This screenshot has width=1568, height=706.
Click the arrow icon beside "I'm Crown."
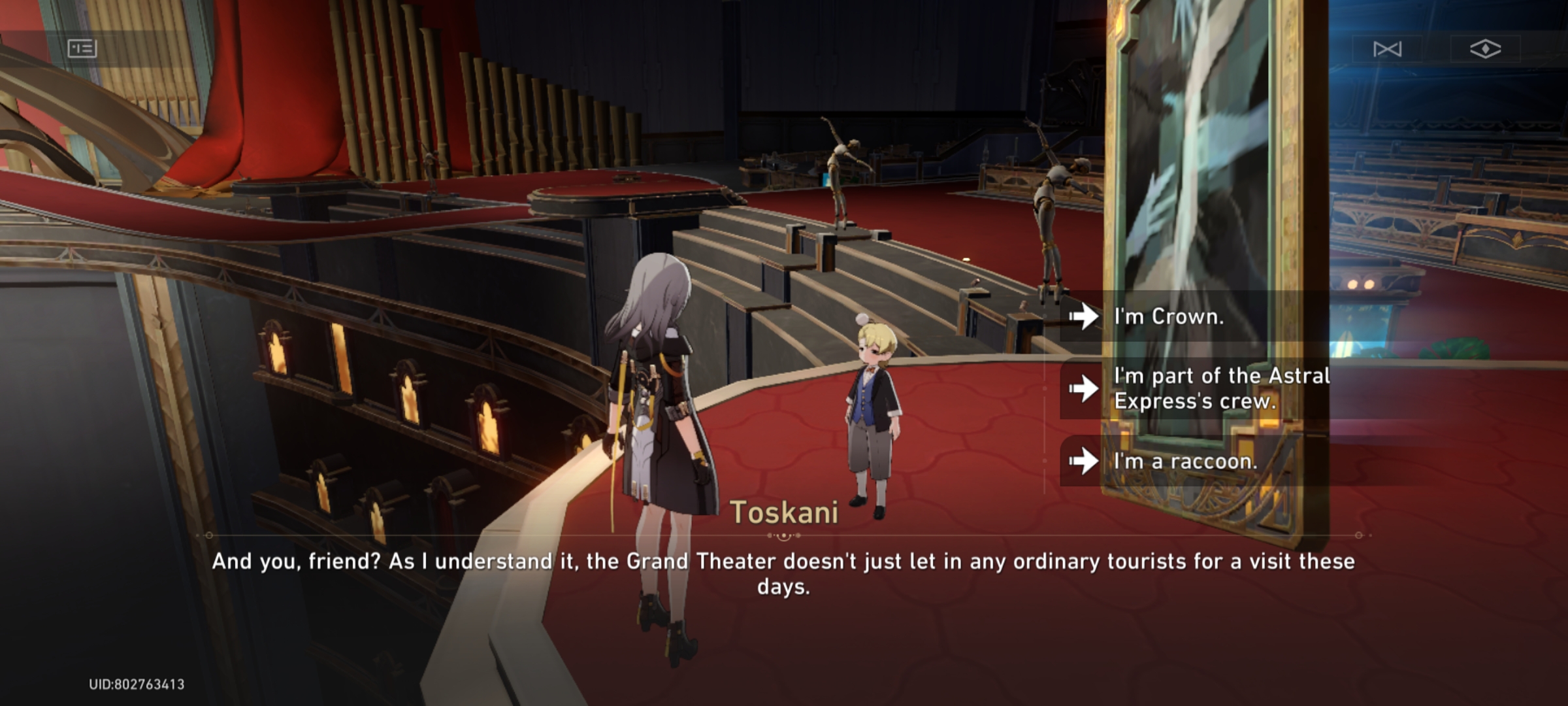pos(1085,318)
